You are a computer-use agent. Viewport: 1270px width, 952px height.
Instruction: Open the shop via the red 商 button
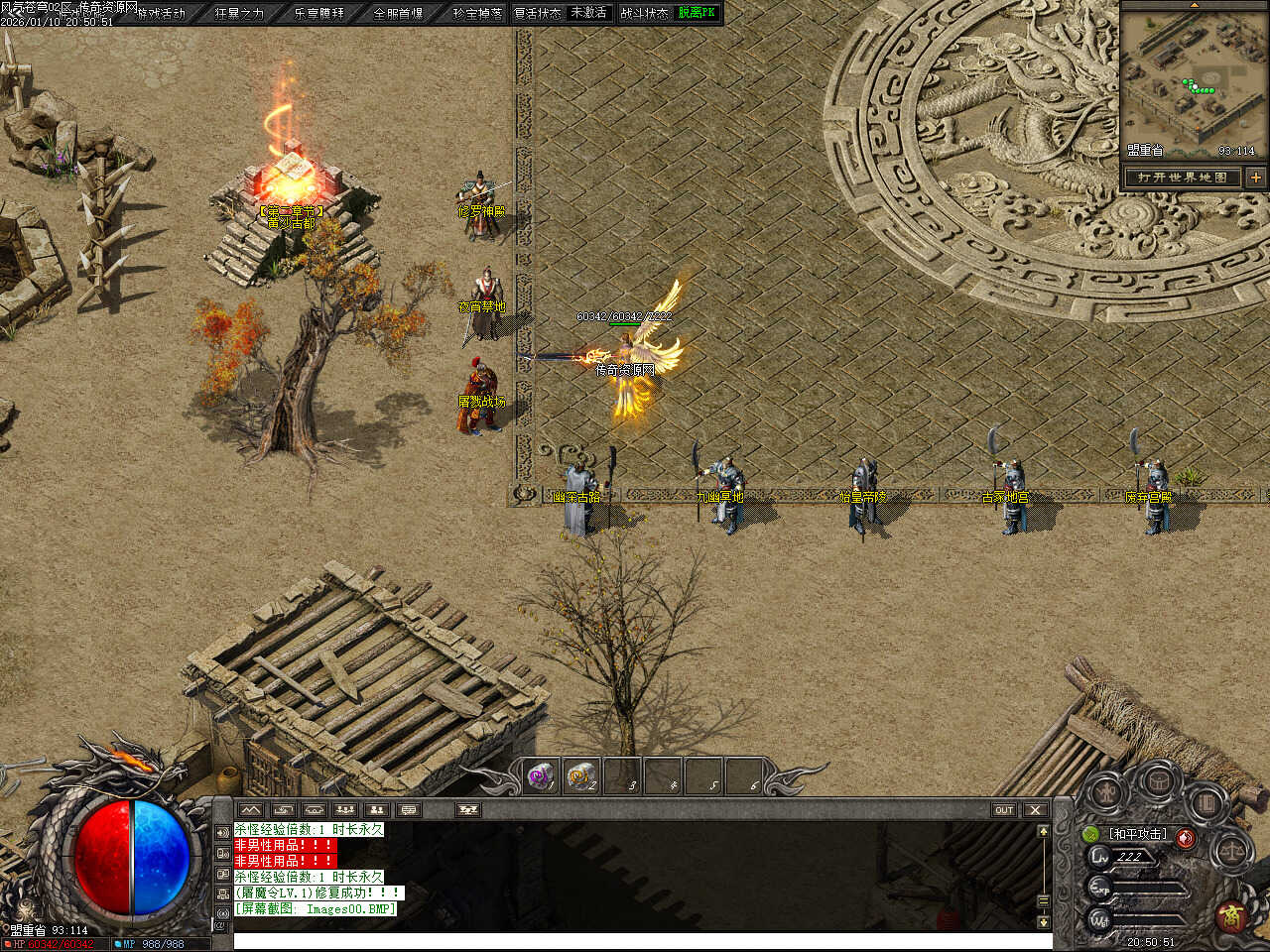click(1232, 914)
